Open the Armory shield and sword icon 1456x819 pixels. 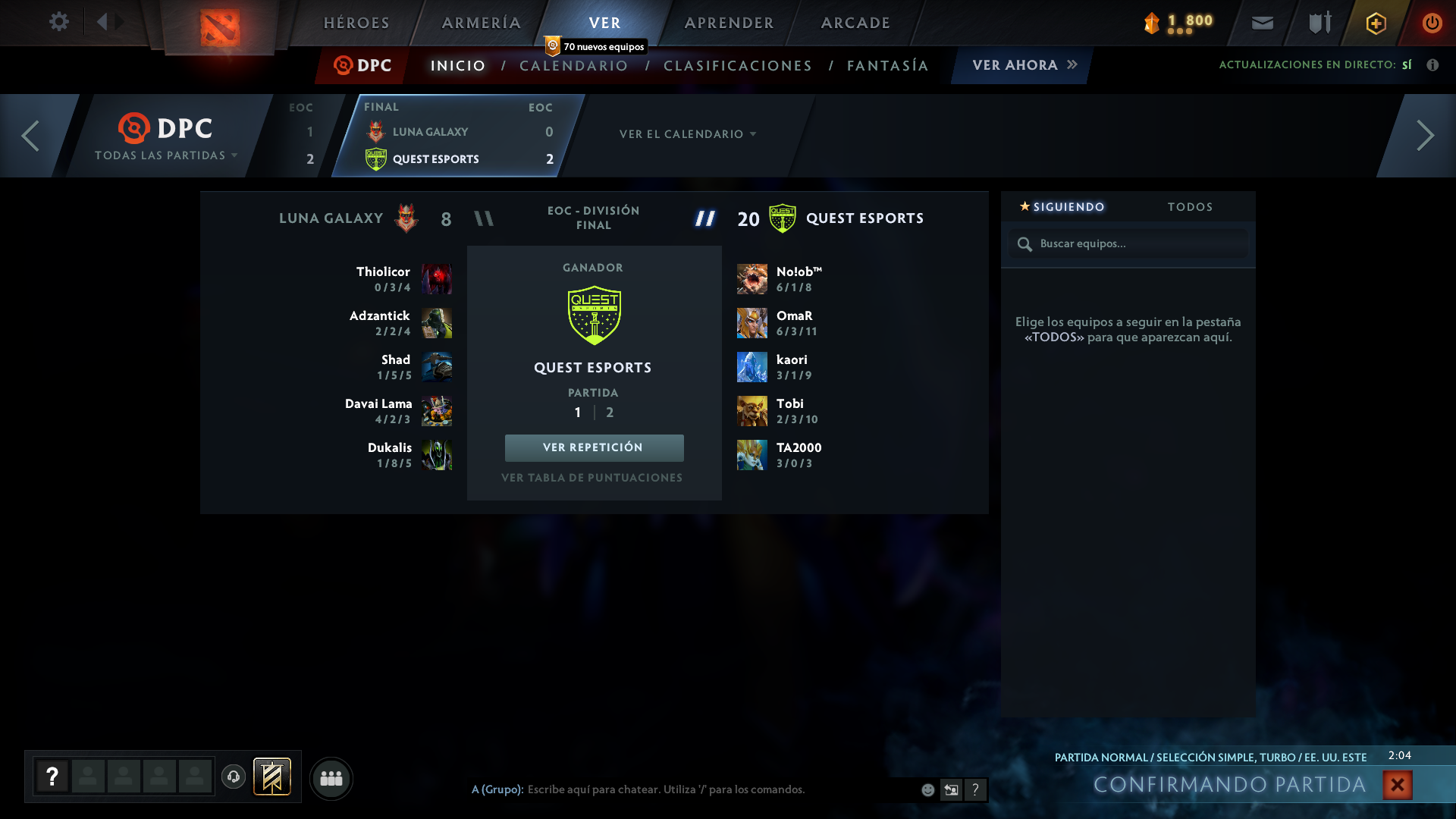coord(1318,23)
